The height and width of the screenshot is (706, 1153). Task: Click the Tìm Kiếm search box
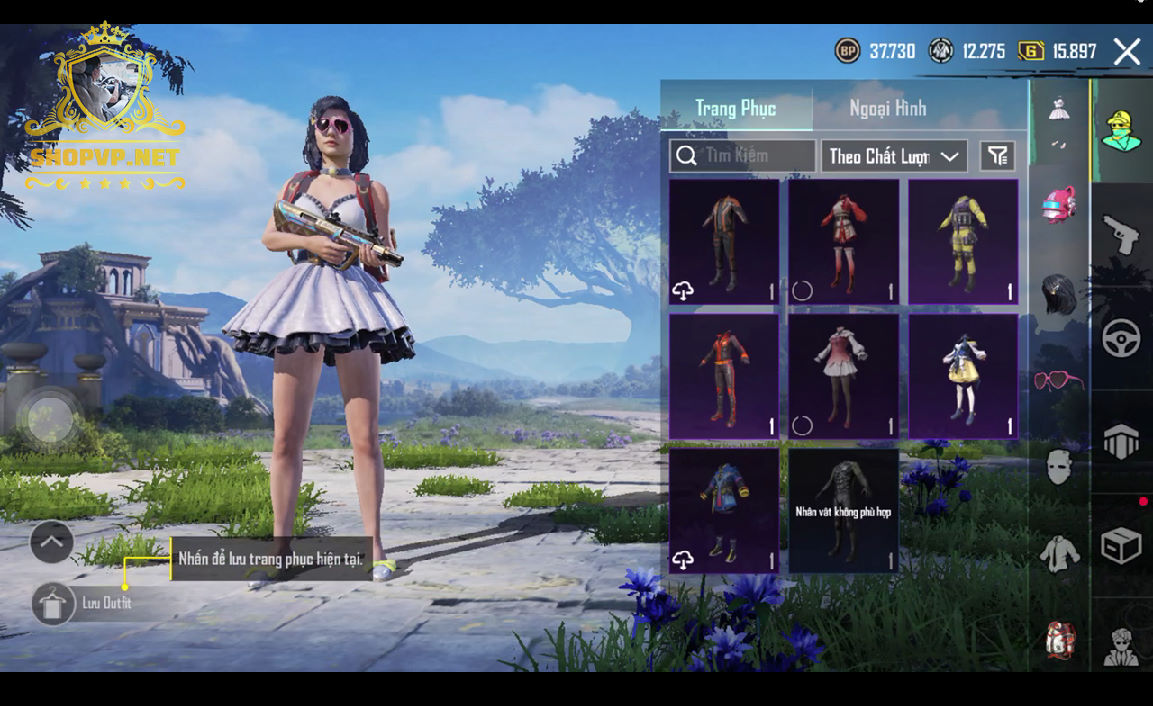[x=743, y=156]
